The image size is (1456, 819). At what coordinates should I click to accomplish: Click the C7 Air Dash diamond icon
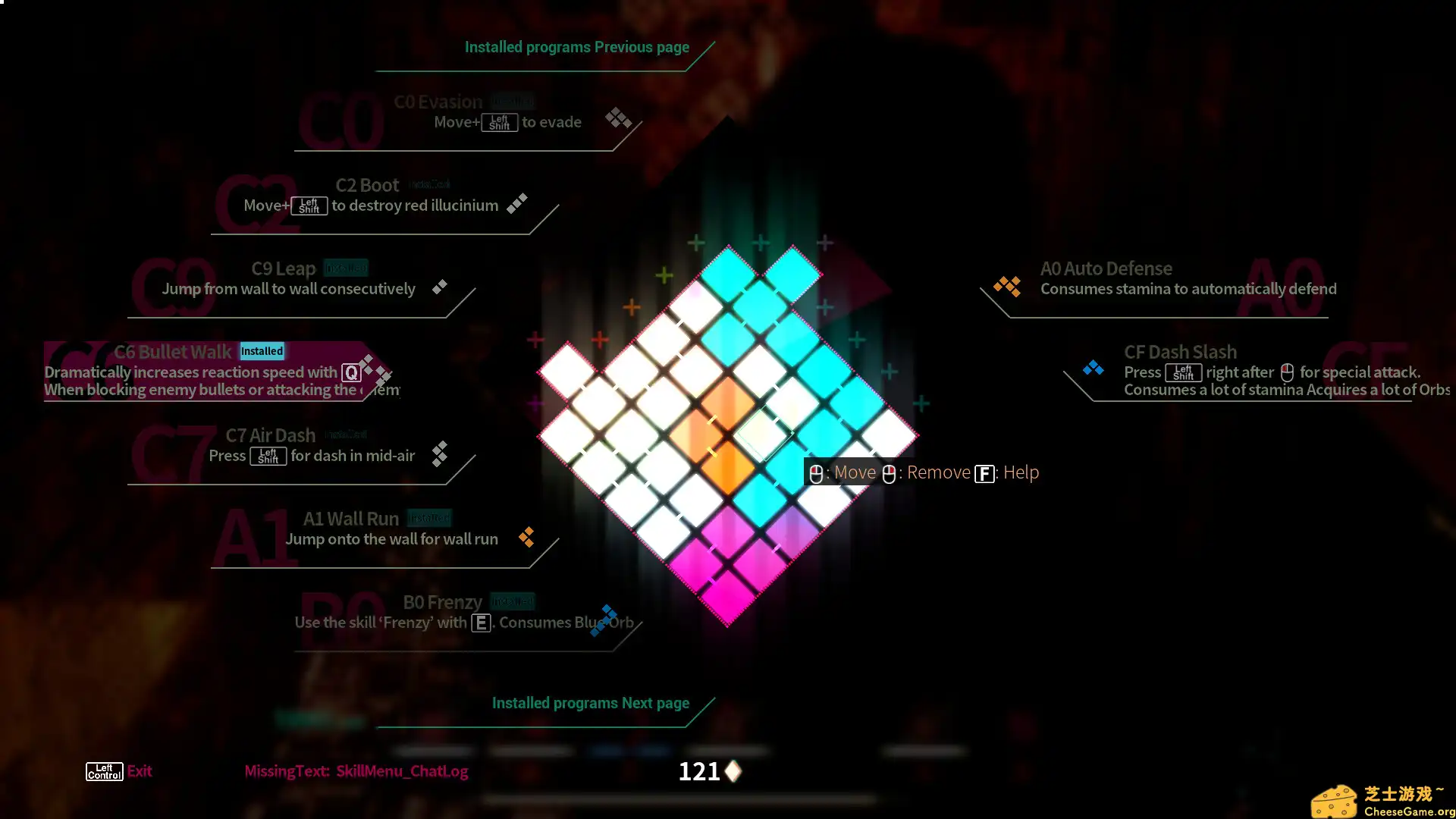click(440, 454)
